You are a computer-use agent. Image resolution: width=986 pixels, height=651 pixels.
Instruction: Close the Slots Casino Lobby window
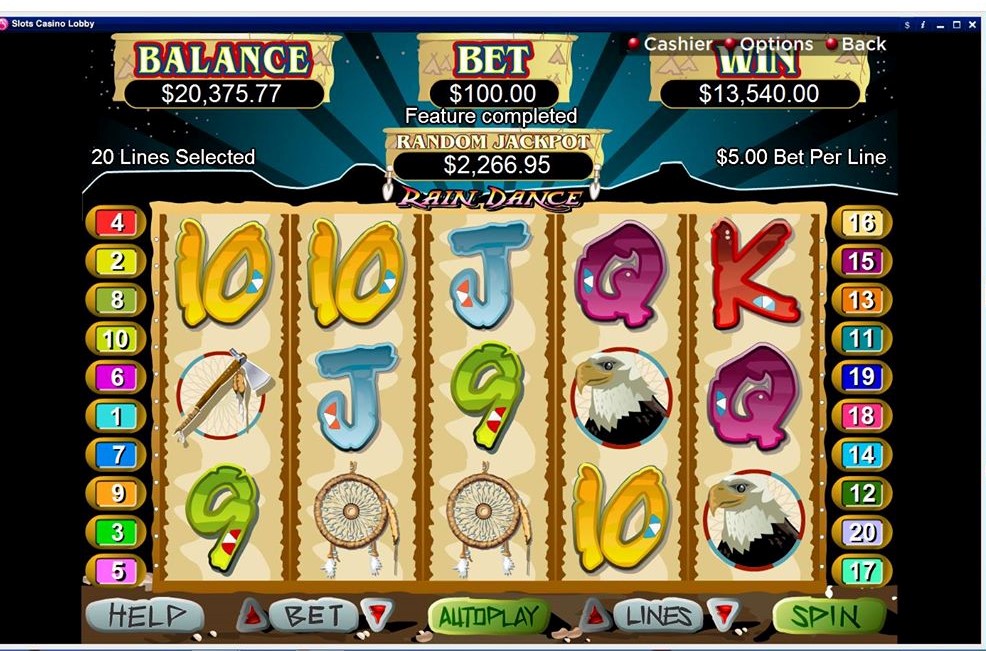tap(972, 24)
